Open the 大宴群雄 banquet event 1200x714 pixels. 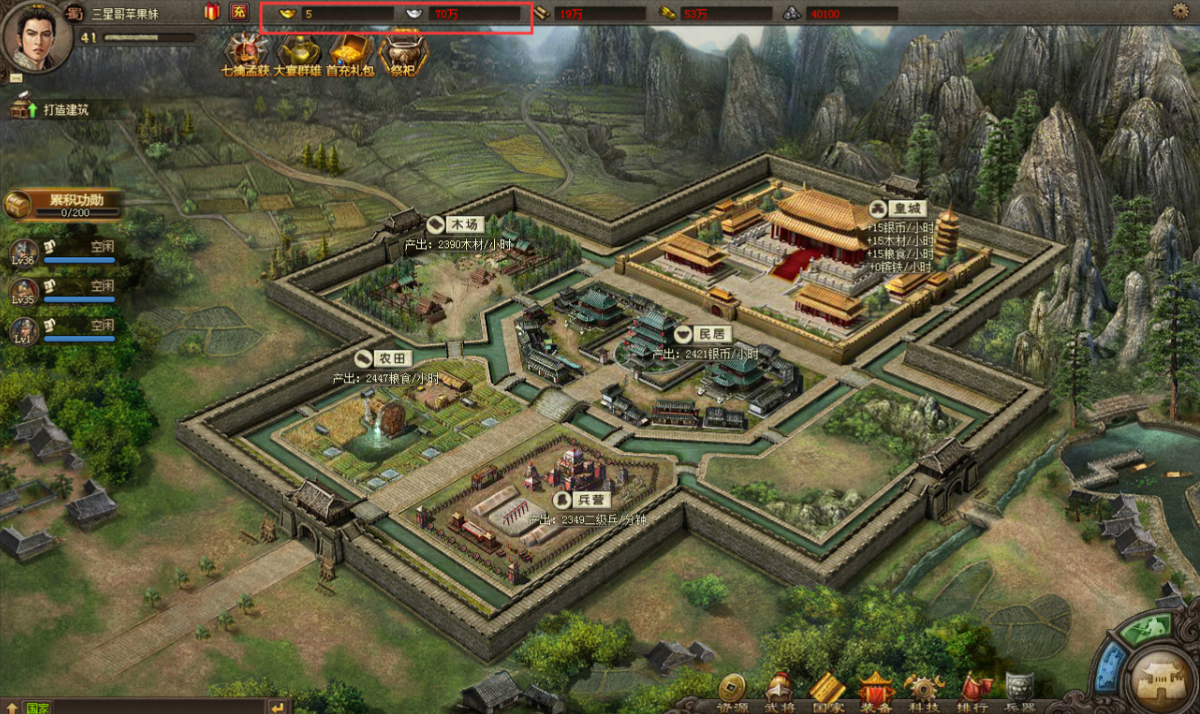pos(299,52)
